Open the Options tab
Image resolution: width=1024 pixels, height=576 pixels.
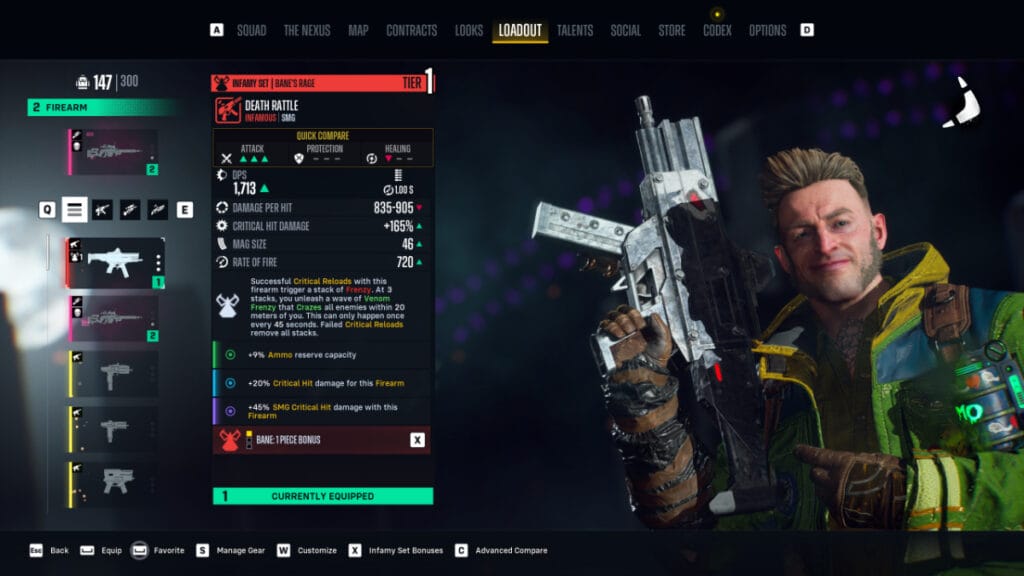coord(768,30)
